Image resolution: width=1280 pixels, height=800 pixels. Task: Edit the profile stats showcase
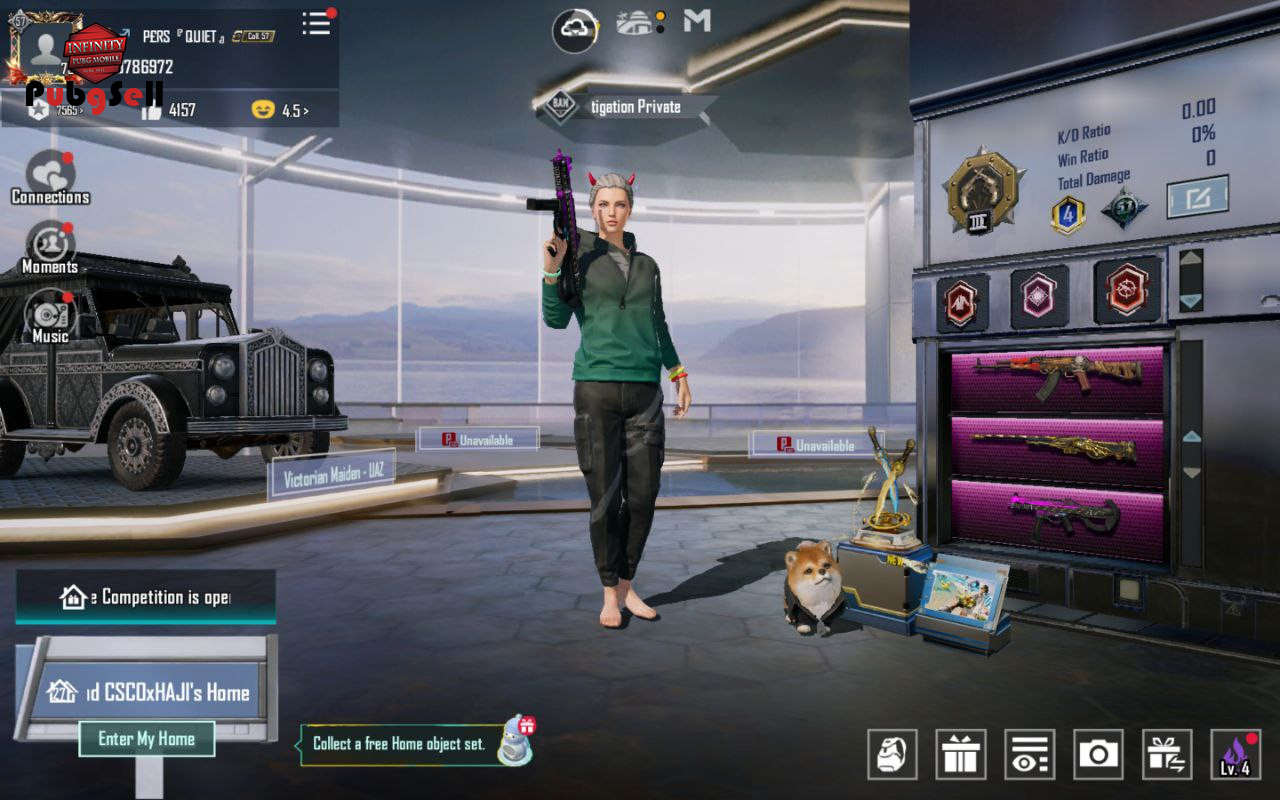pos(1198,198)
